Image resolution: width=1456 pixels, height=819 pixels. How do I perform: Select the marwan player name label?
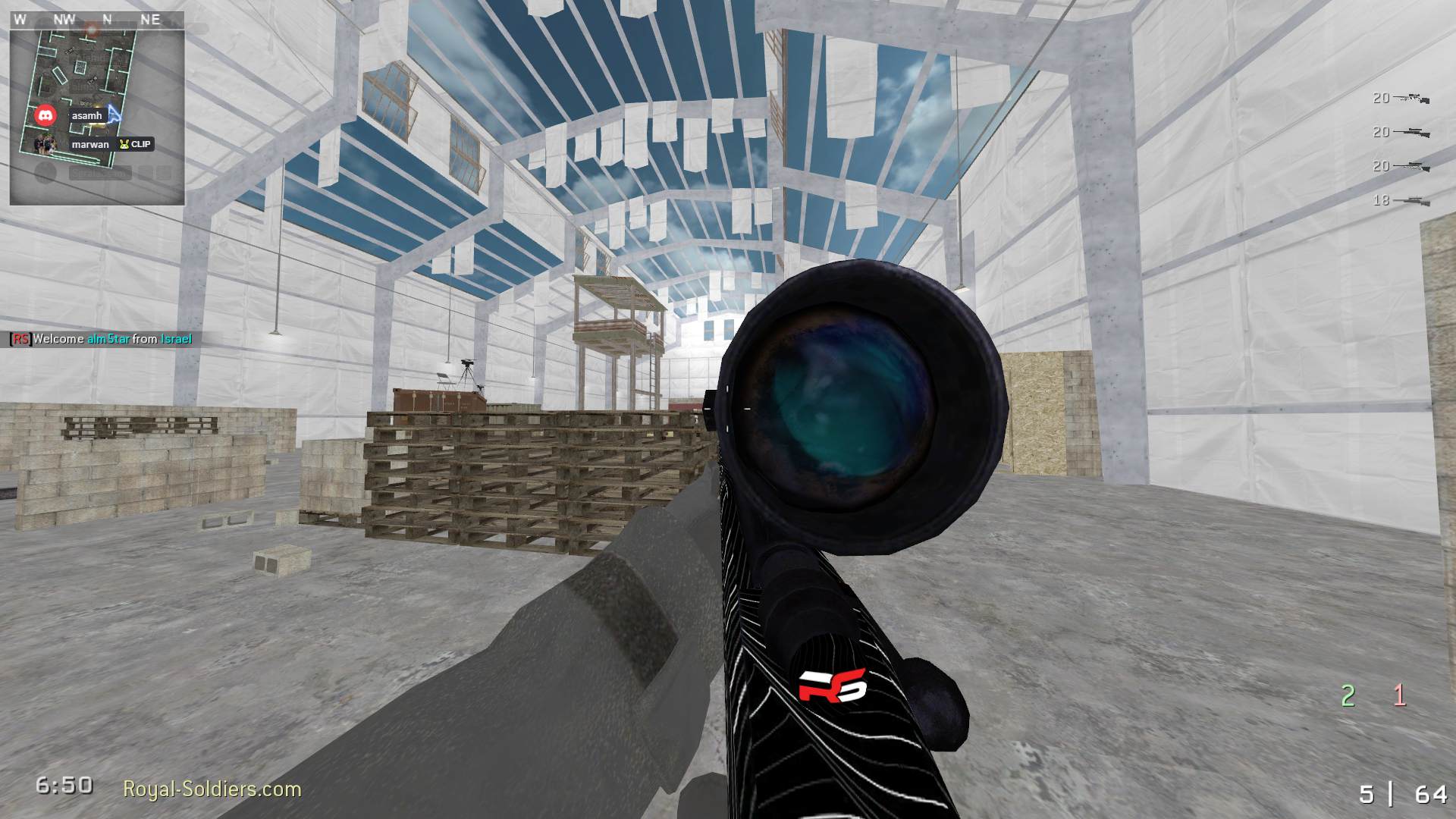tap(90, 144)
